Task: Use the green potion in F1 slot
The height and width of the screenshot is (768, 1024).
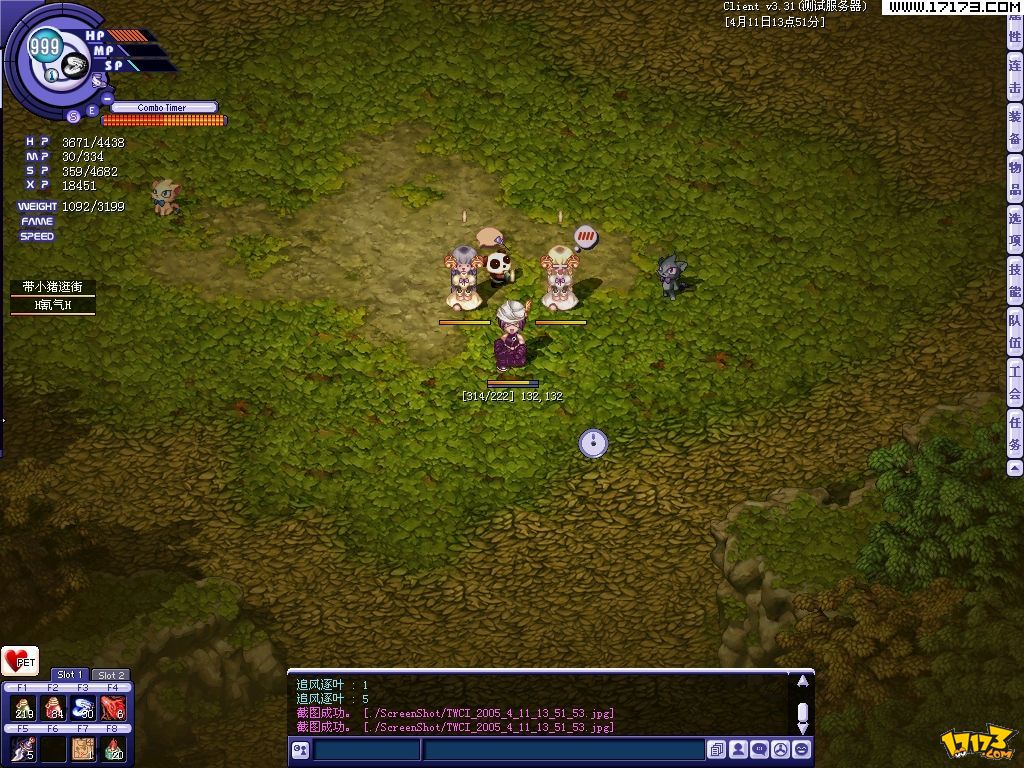Action: point(23,708)
